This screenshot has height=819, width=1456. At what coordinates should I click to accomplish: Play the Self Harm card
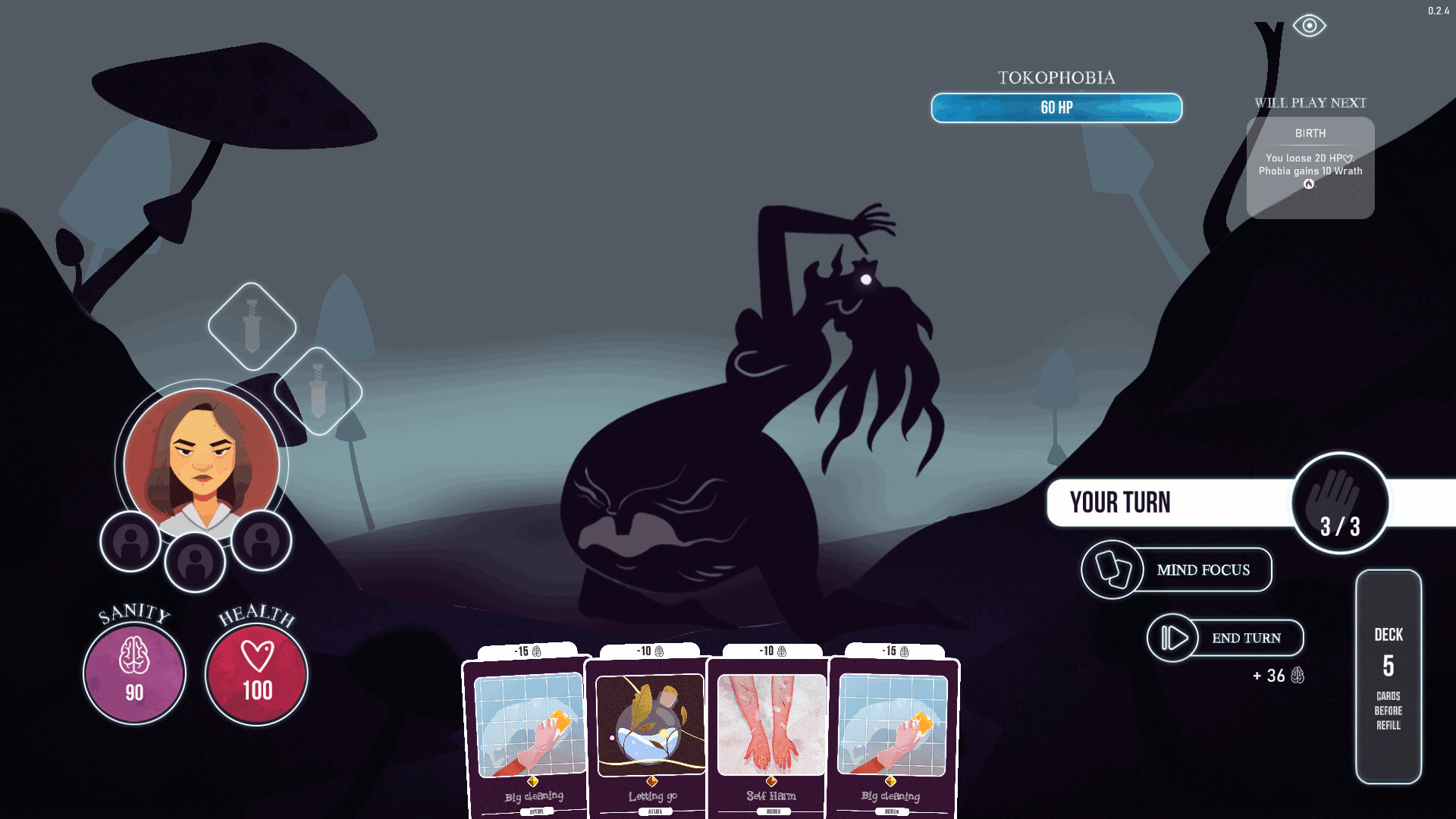coord(770,732)
